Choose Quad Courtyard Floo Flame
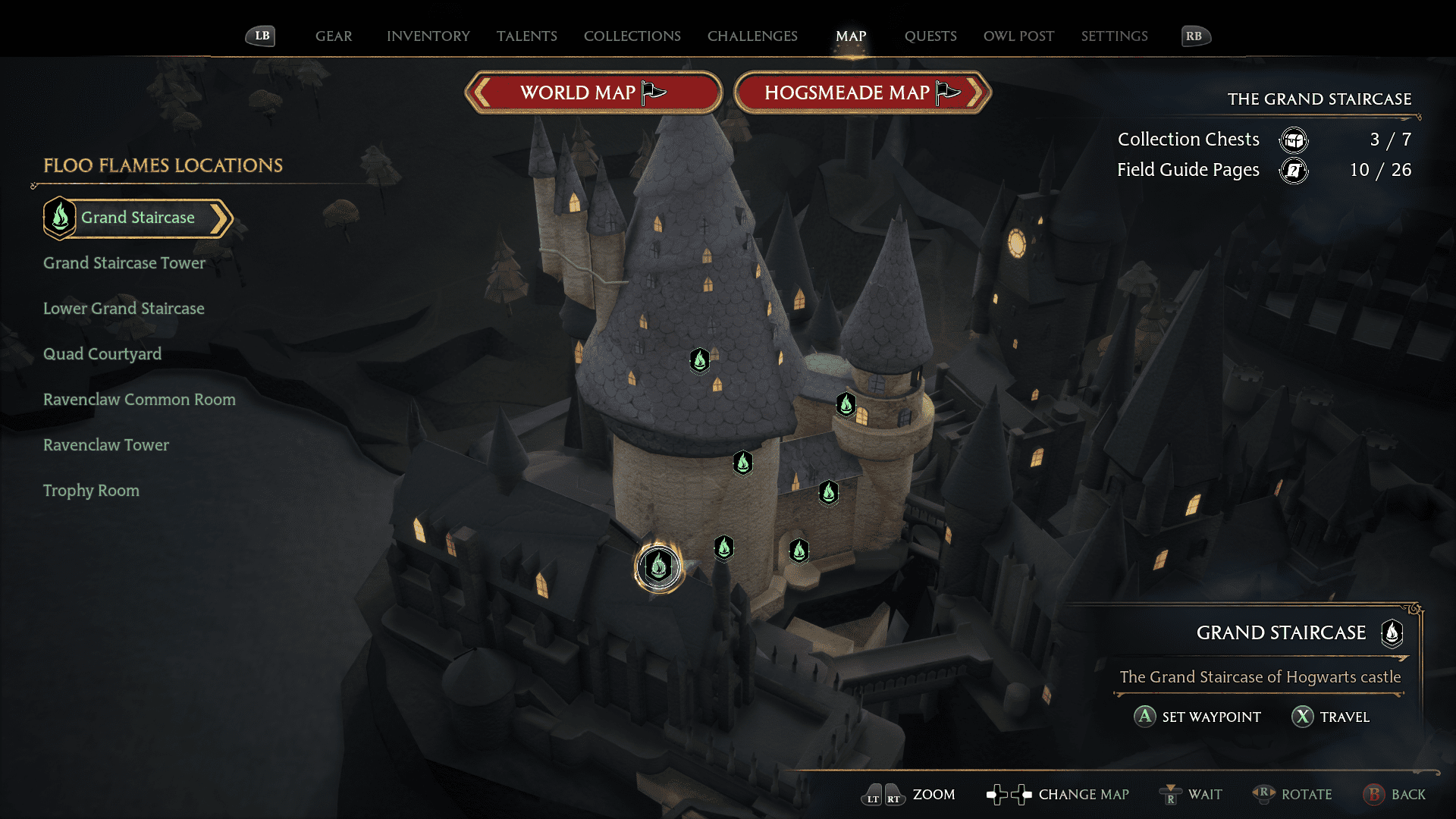This screenshot has width=1456, height=819. click(x=102, y=354)
